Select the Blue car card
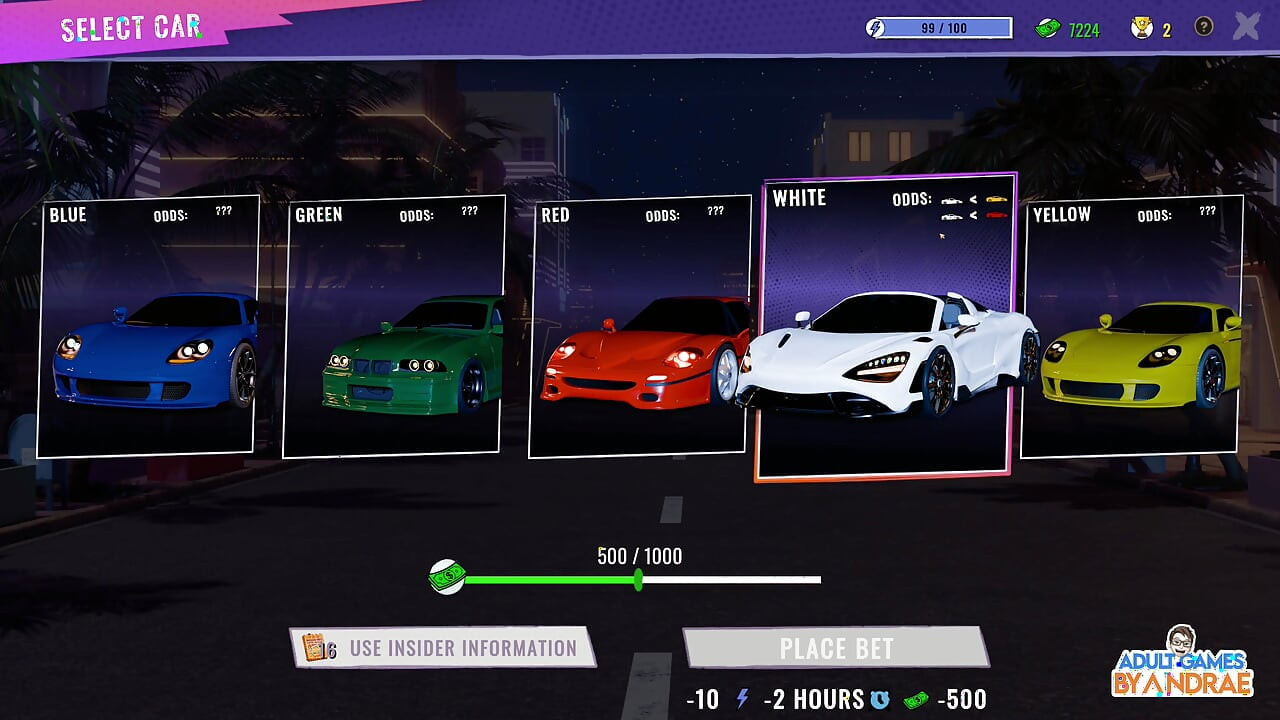 [148, 327]
